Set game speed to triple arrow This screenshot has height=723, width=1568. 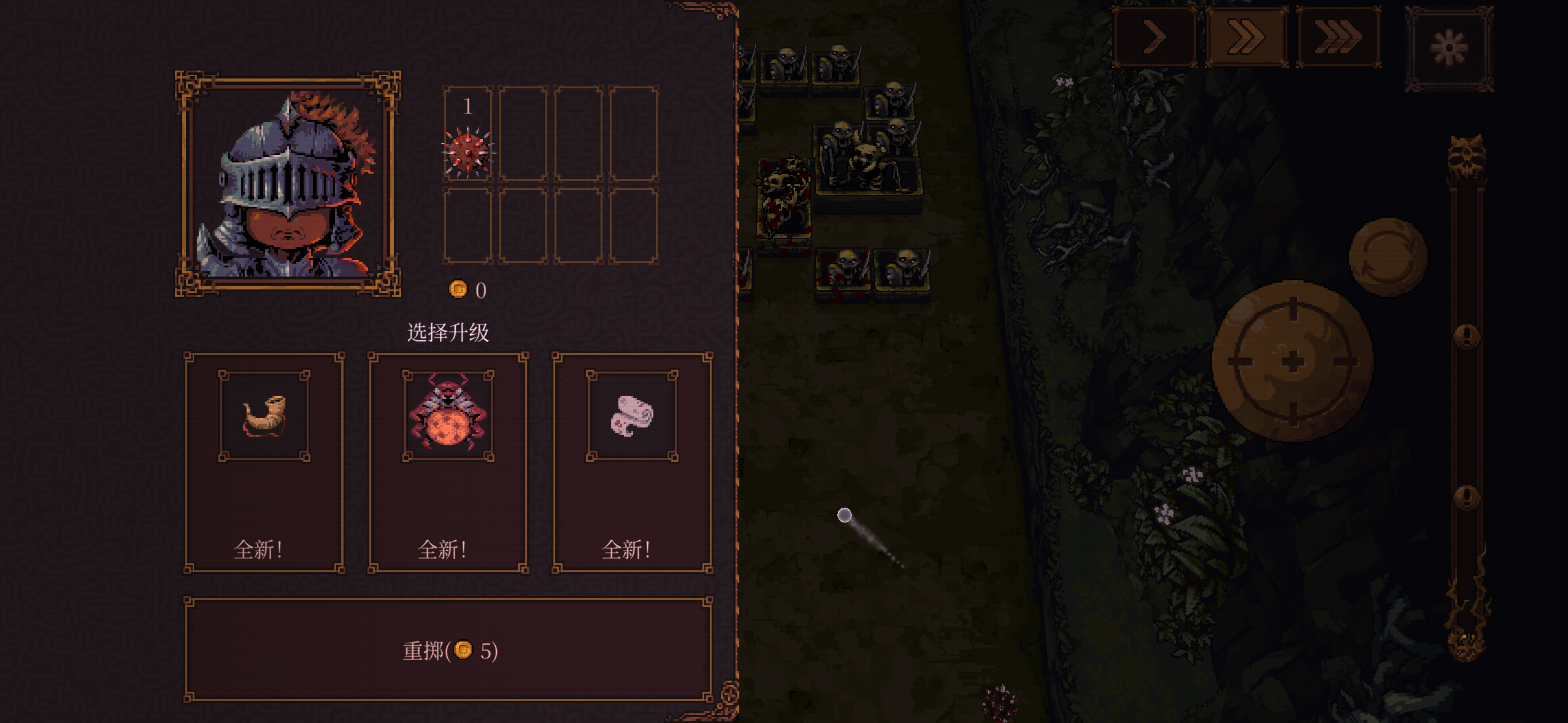click(1339, 37)
